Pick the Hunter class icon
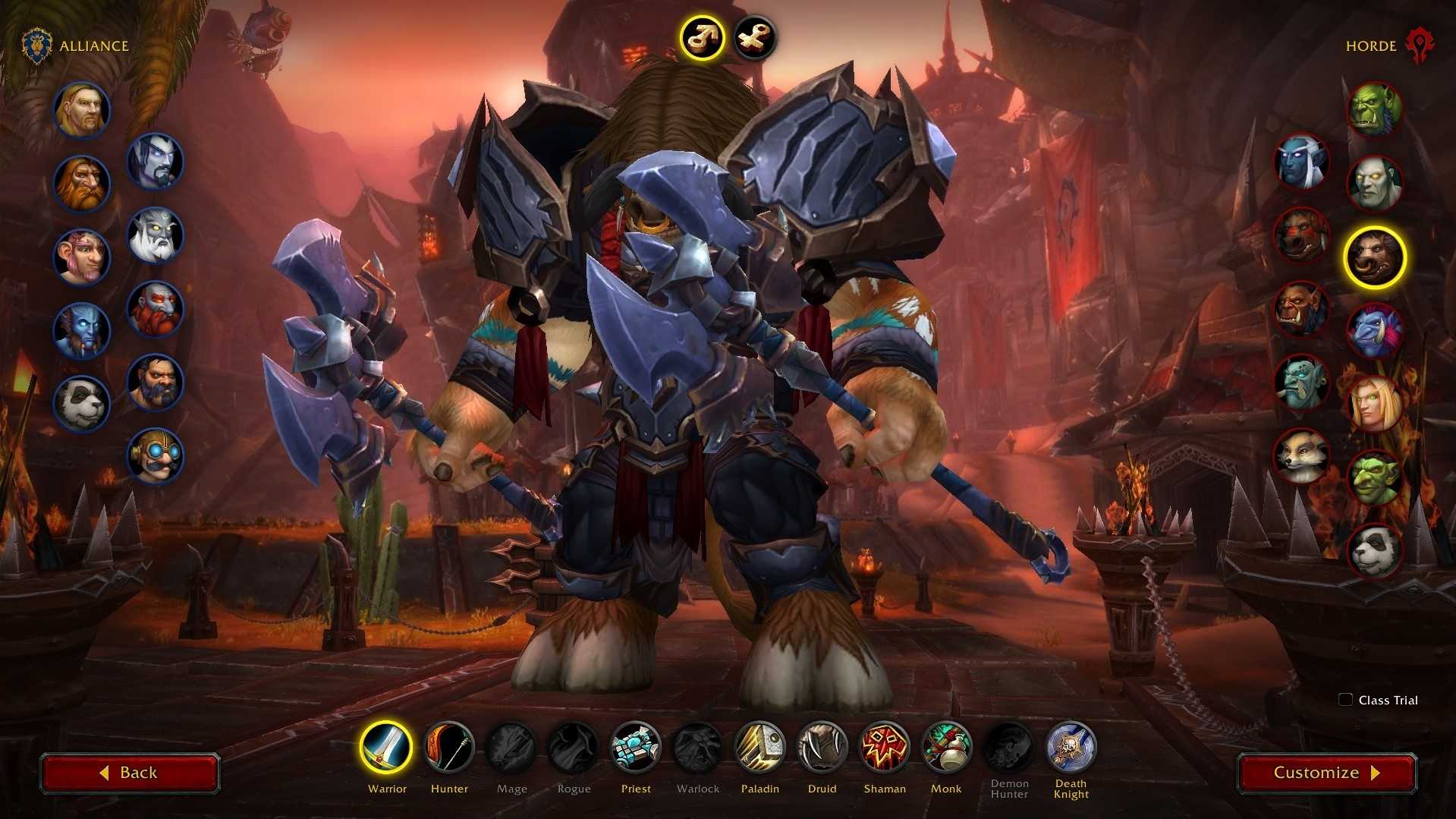1456x819 pixels. (x=449, y=748)
